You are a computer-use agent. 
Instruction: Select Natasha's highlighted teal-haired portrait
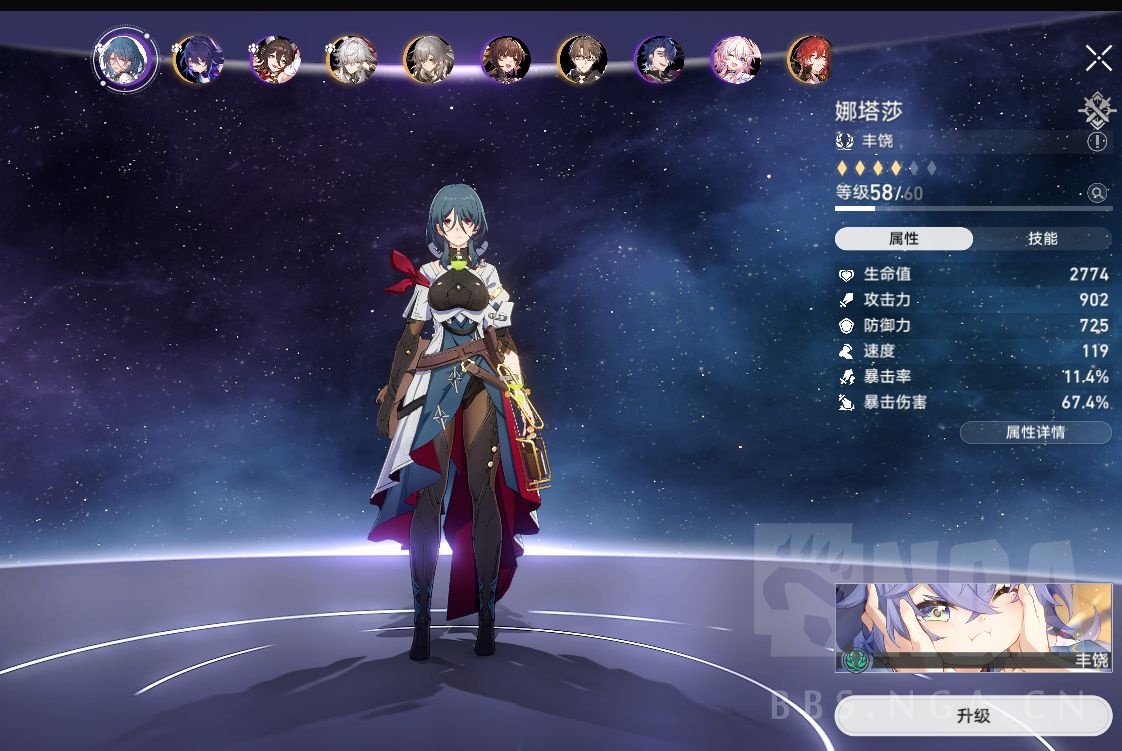125,59
